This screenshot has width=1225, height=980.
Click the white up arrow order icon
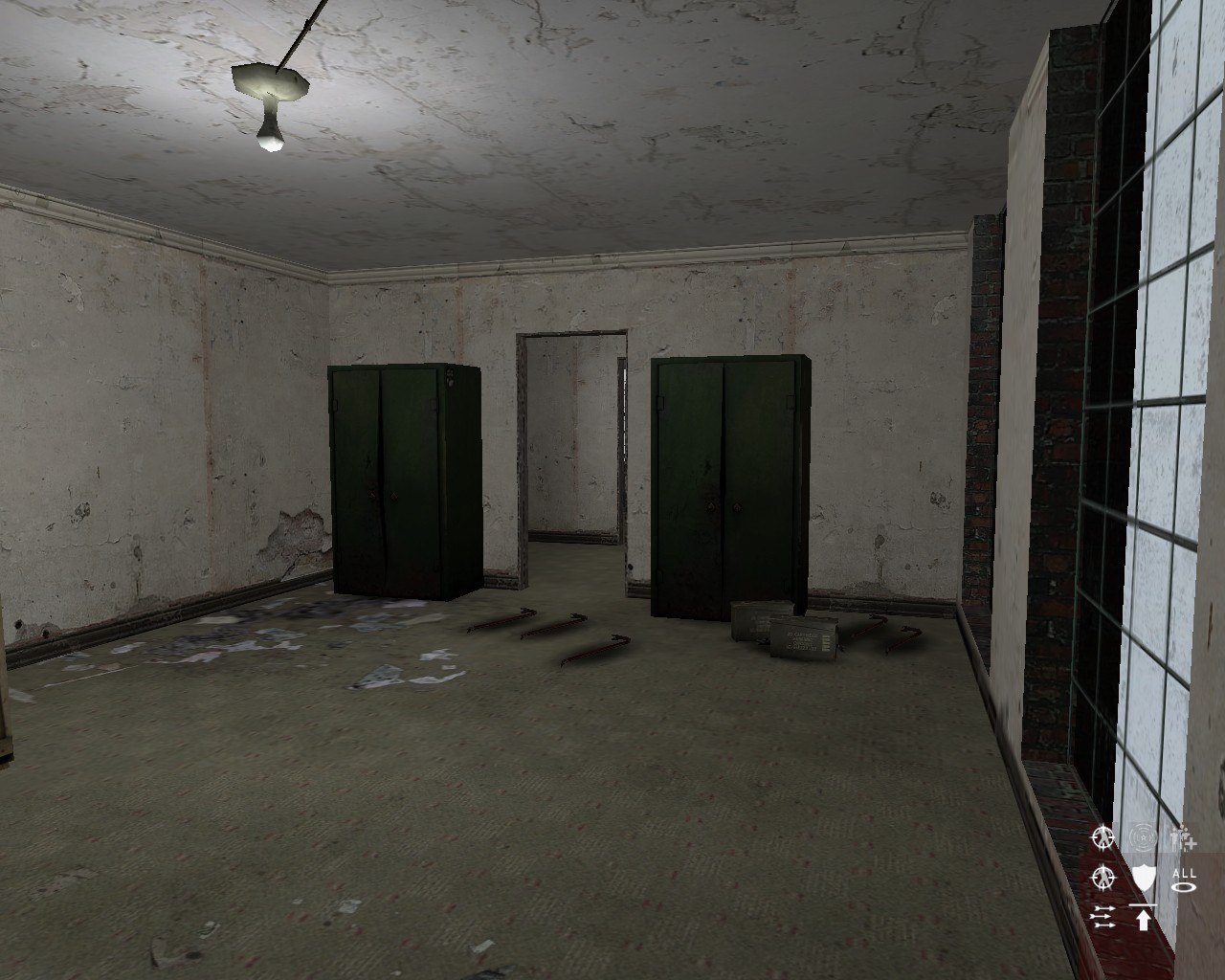tap(1145, 919)
